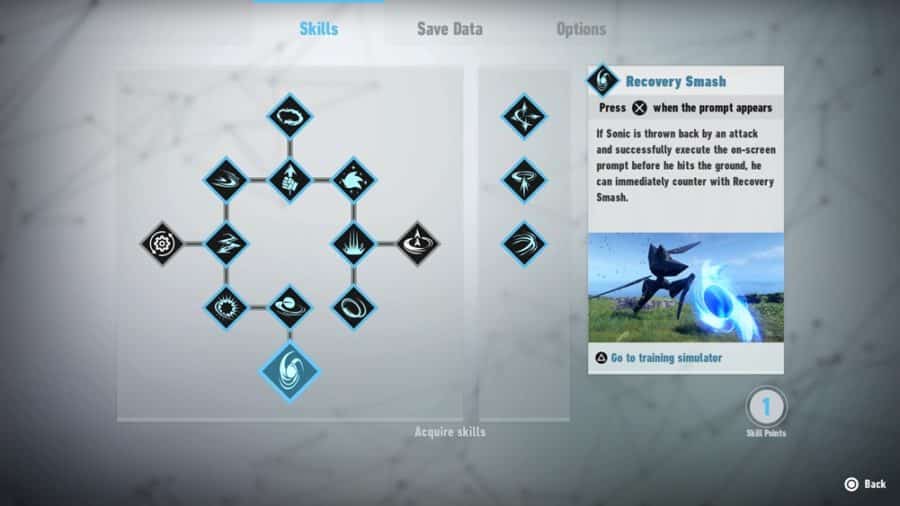The height and width of the screenshot is (506, 900).
Task: Pick the spiky sun burst skill node
Action: [226, 307]
